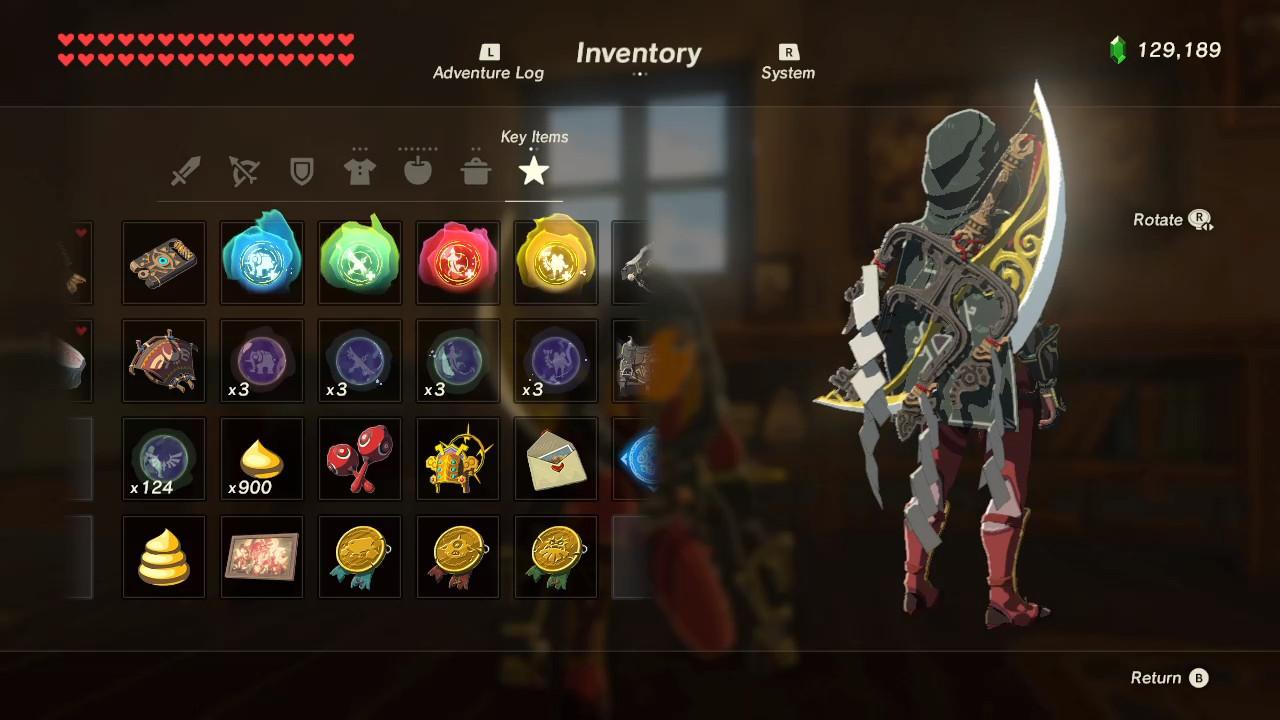
Task: Select the Sheikah Slate key item
Action: (x=163, y=262)
